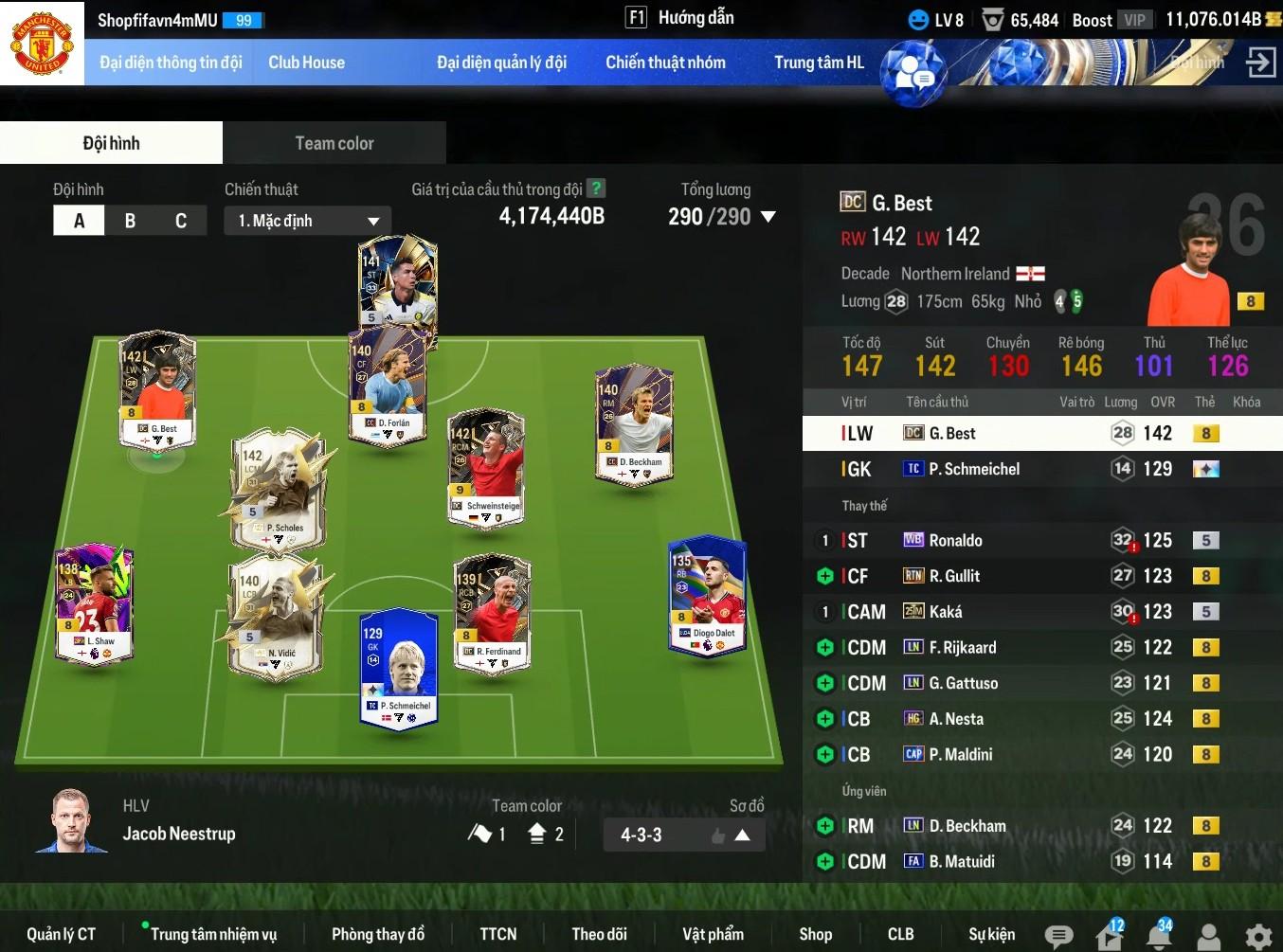Open Trung tâm HL menu
The image size is (1283, 952).
[x=819, y=63]
